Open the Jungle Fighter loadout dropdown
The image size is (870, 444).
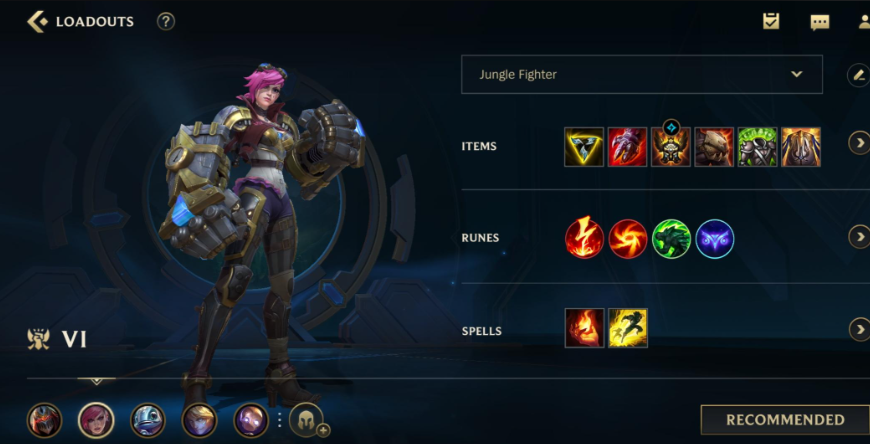[641, 74]
